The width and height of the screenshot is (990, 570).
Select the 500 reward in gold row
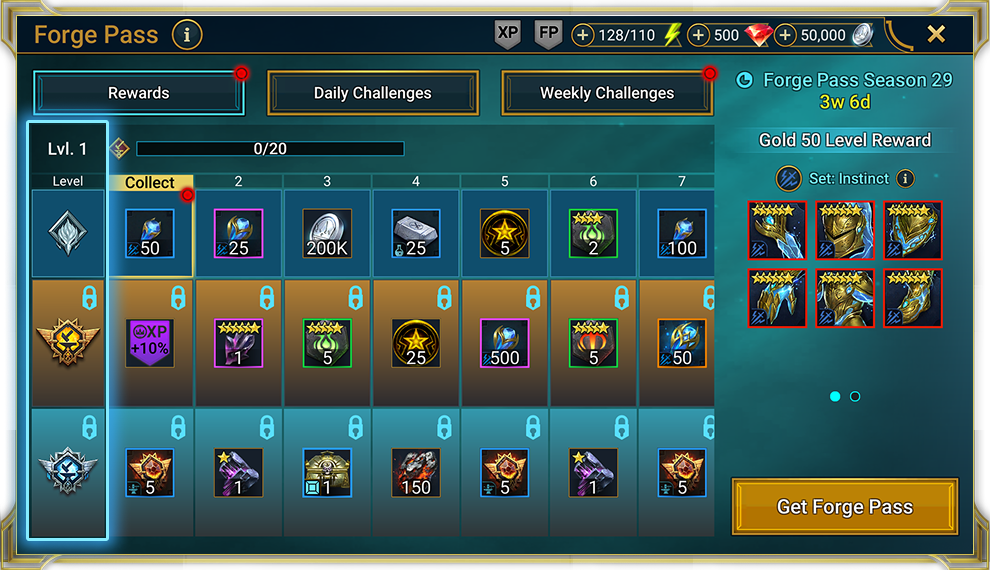[505, 343]
